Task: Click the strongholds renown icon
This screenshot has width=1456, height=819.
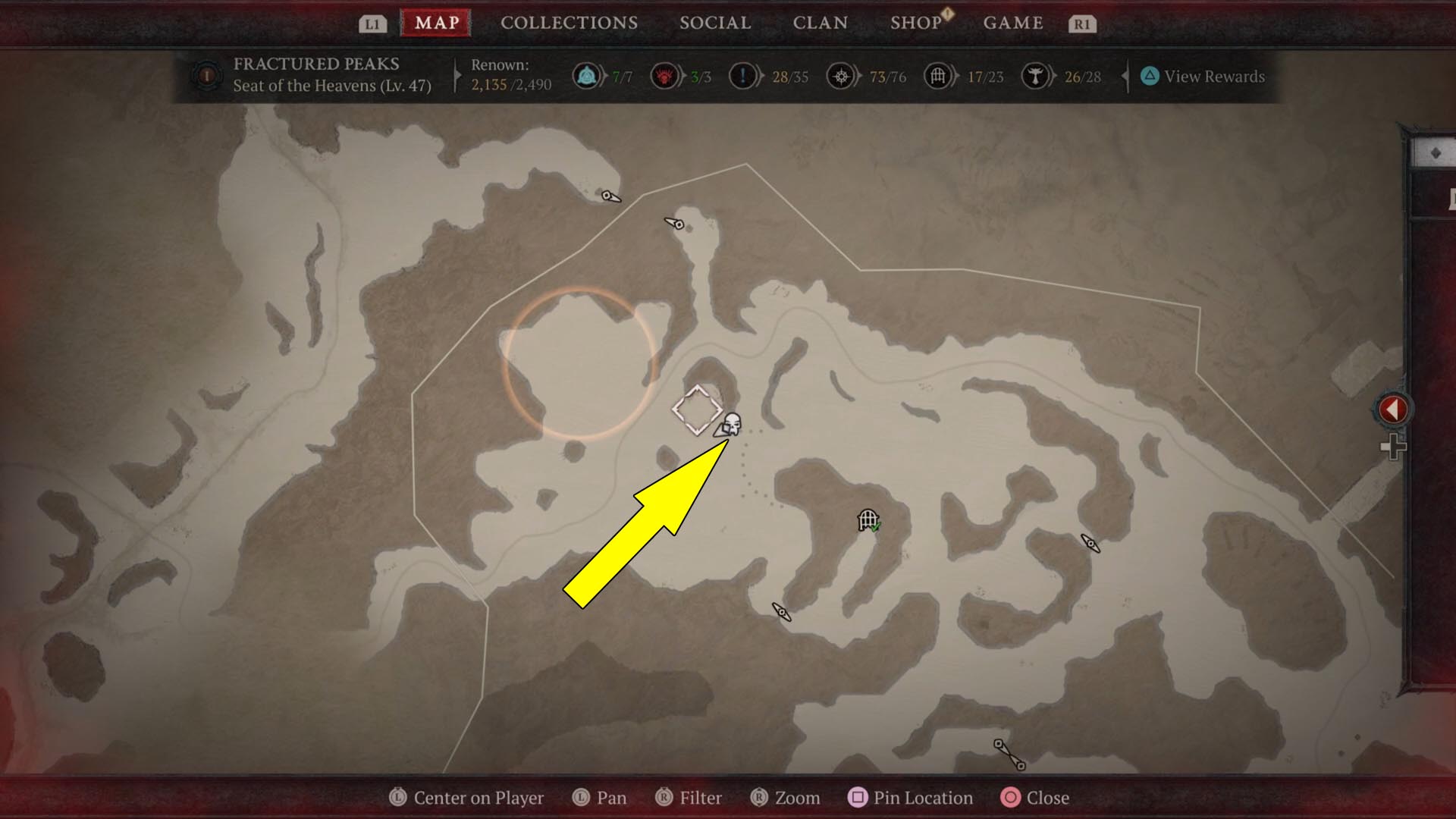Action: [x=664, y=77]
